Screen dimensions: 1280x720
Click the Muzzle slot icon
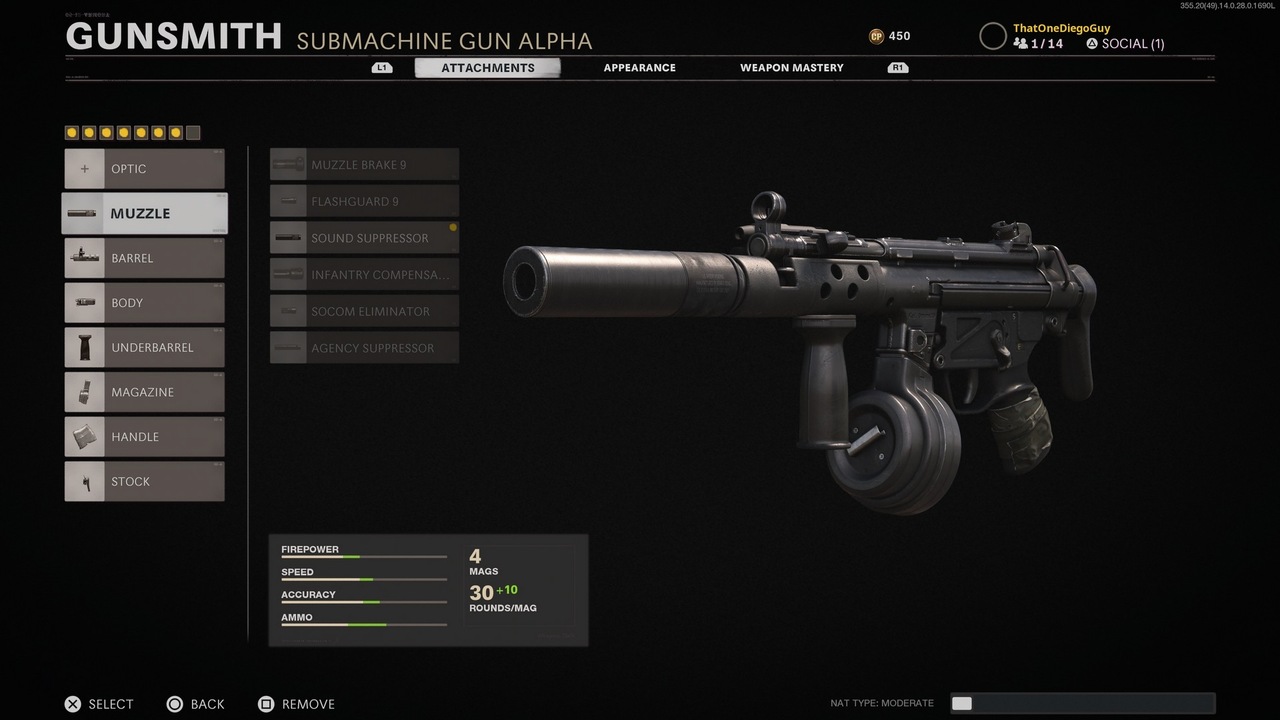(85, 213)
